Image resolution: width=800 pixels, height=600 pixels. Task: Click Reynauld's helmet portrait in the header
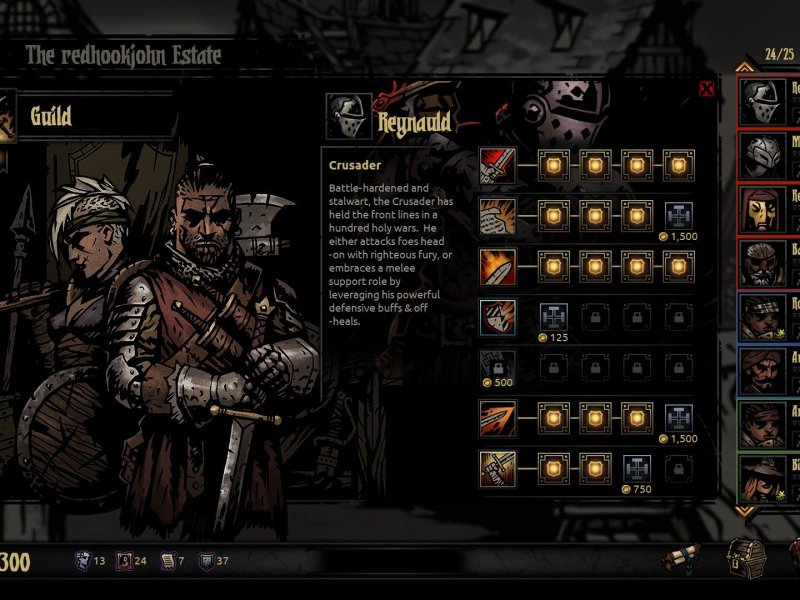pyautogui.click(x=349, y=118)
